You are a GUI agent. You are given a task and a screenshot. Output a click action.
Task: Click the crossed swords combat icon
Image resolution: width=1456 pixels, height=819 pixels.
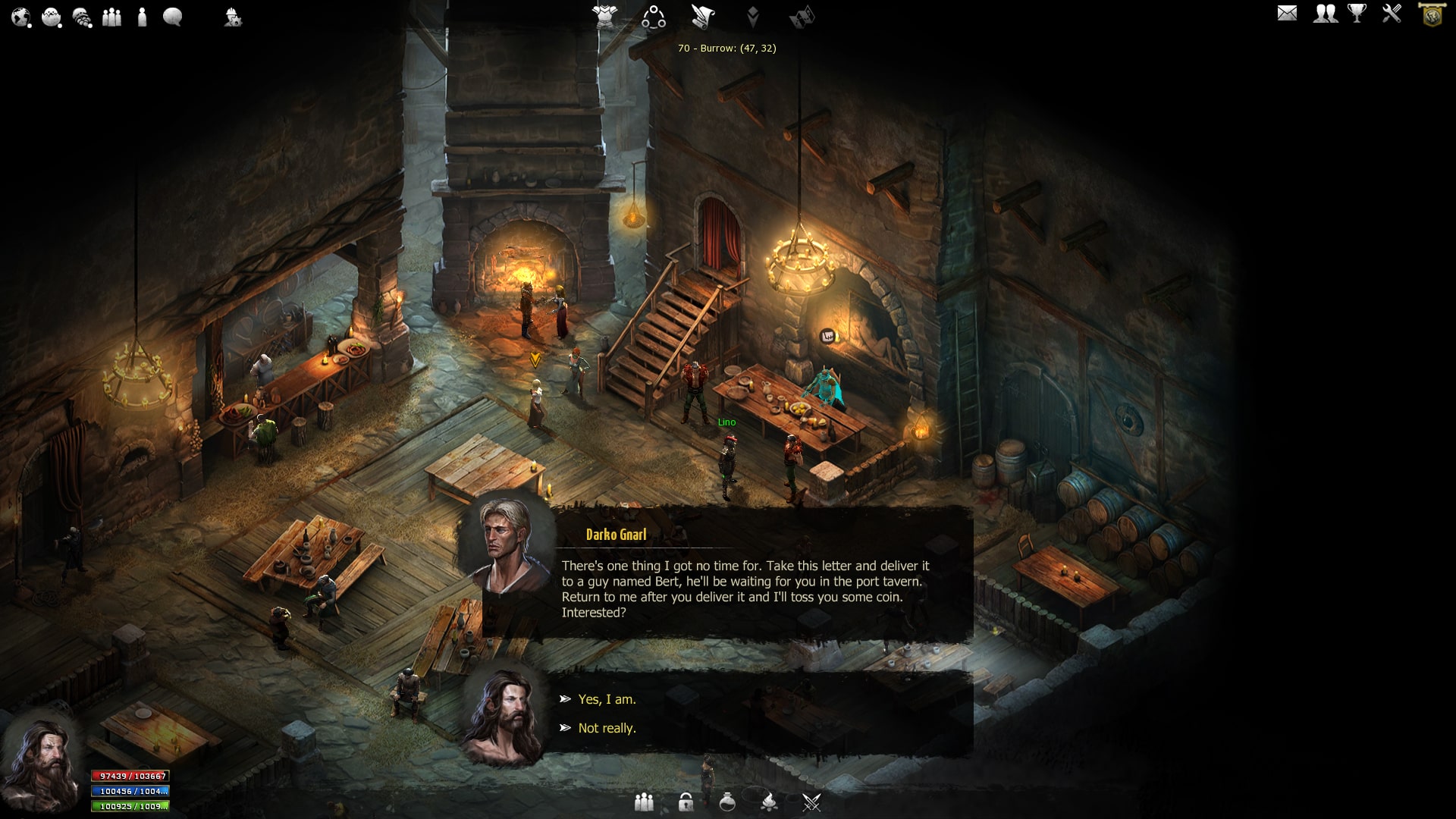pos(811,802)
